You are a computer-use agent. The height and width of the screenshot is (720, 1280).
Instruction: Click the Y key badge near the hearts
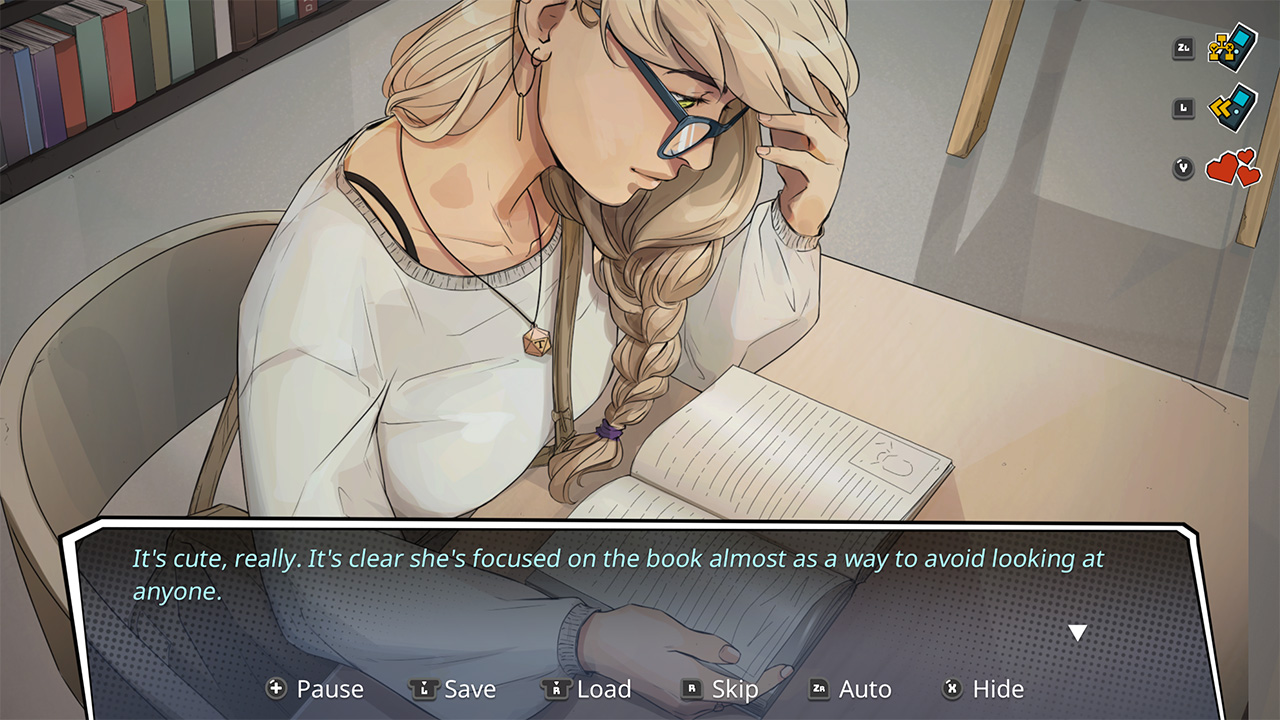coord(1182,169)
